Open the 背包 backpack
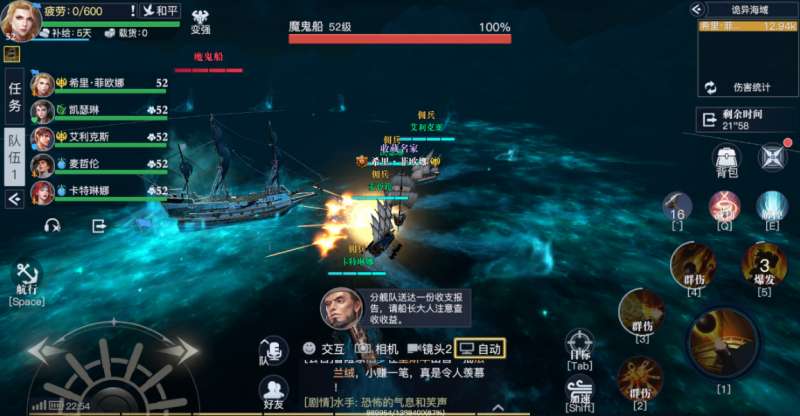800x416 pixels. tap(727, 160)
